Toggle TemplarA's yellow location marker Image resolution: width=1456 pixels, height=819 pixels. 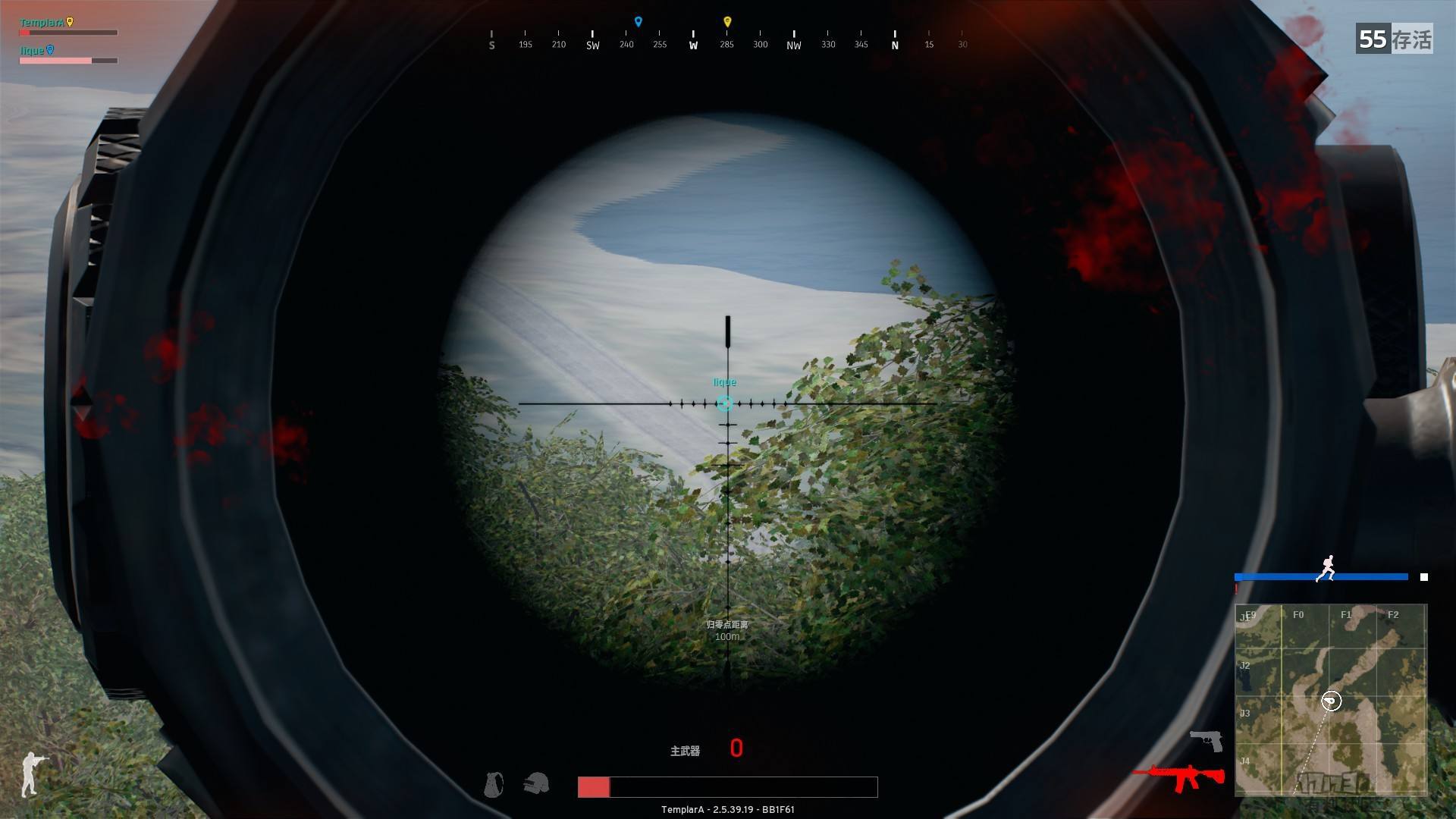coord(69,21)
